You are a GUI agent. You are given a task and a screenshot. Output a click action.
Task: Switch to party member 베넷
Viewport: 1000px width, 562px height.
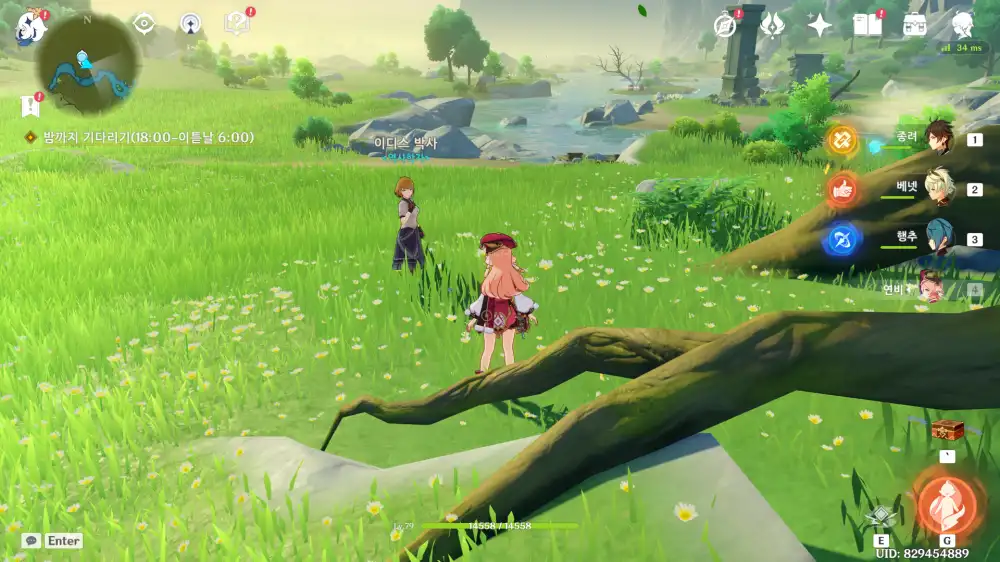(x=938, y=188)
